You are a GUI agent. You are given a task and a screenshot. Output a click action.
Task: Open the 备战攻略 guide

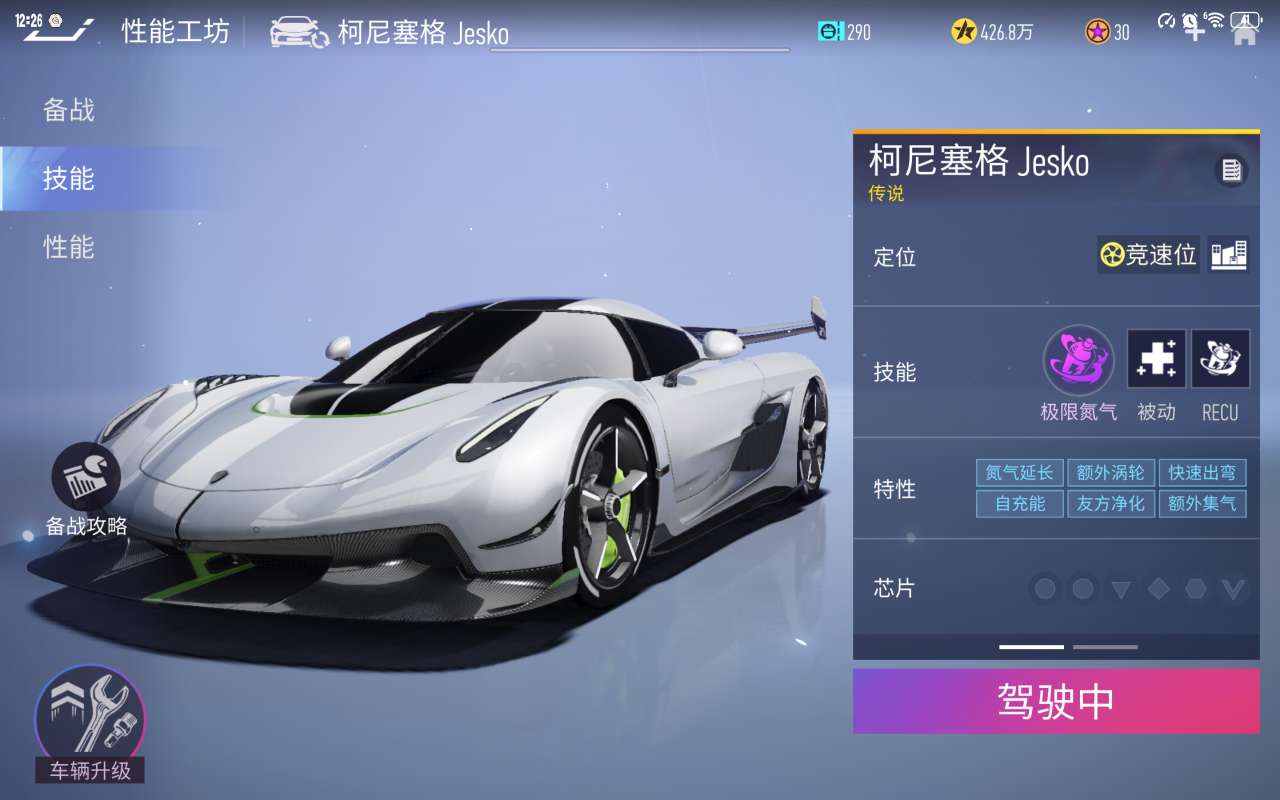86,490
